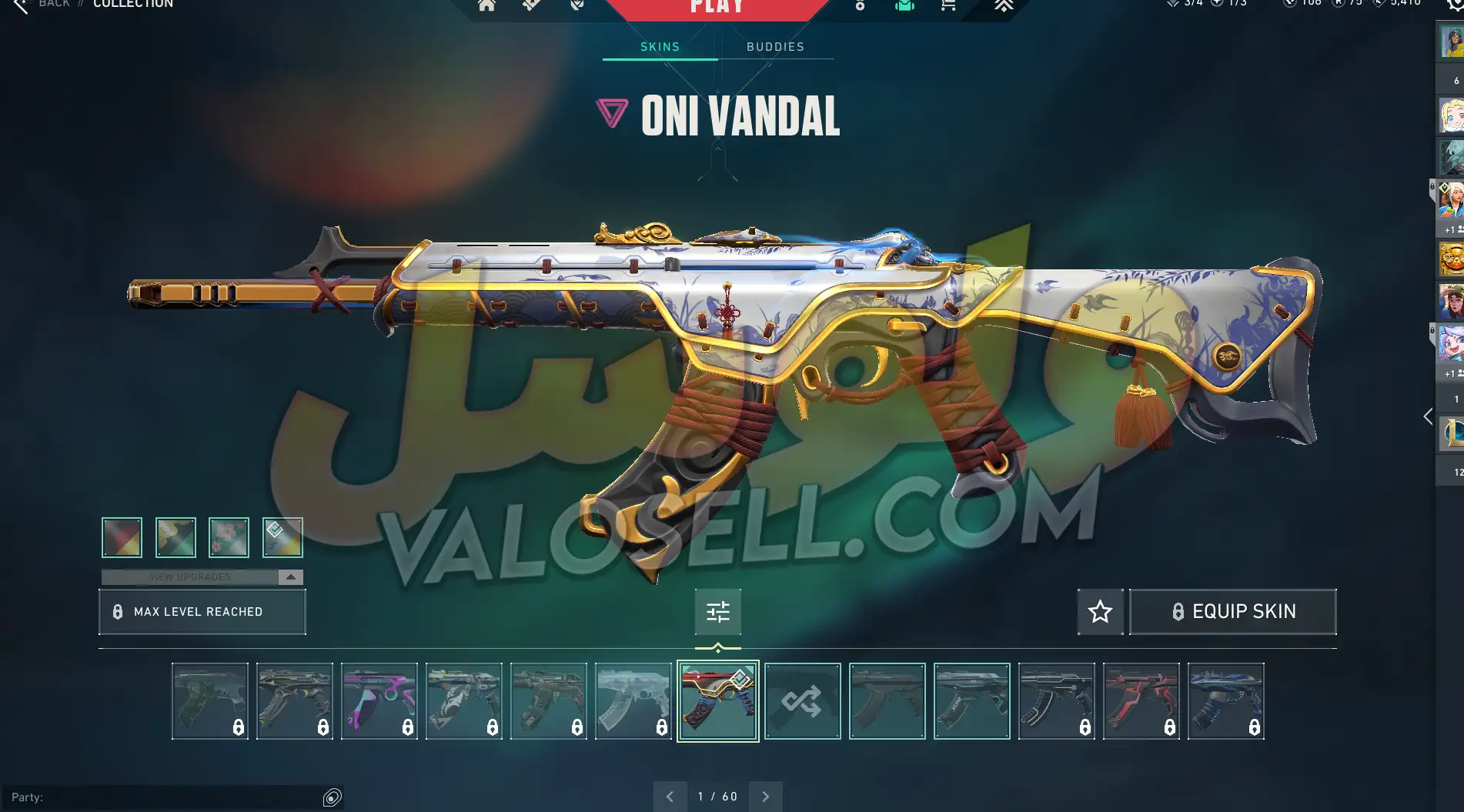Equip the Oni Vandal skin

pyautogui.click(x=1232, y=612)
